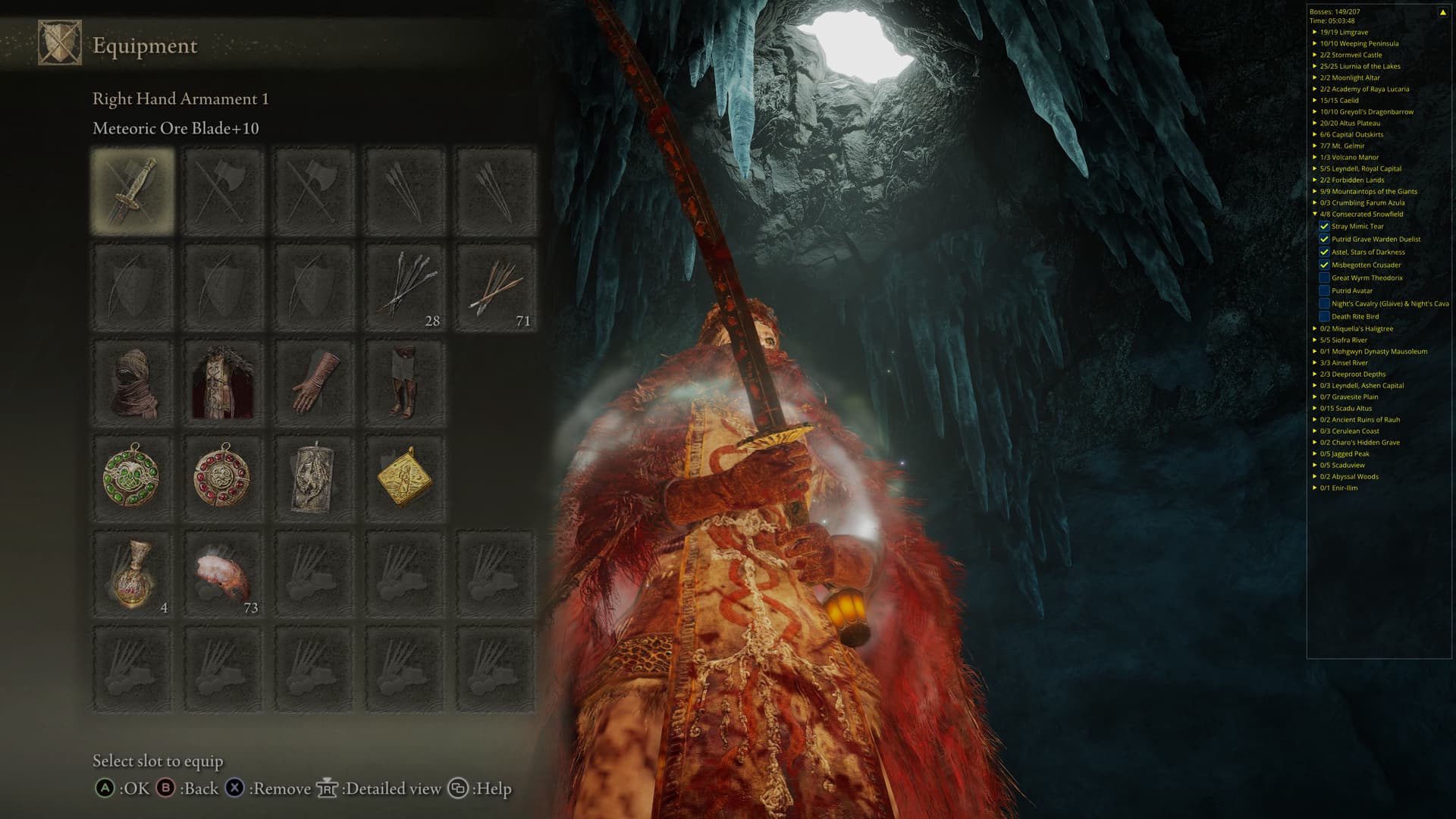This screenshot has width=1456, height=819.
Task: Select the leather gauntlets slot
Action: 314,382
